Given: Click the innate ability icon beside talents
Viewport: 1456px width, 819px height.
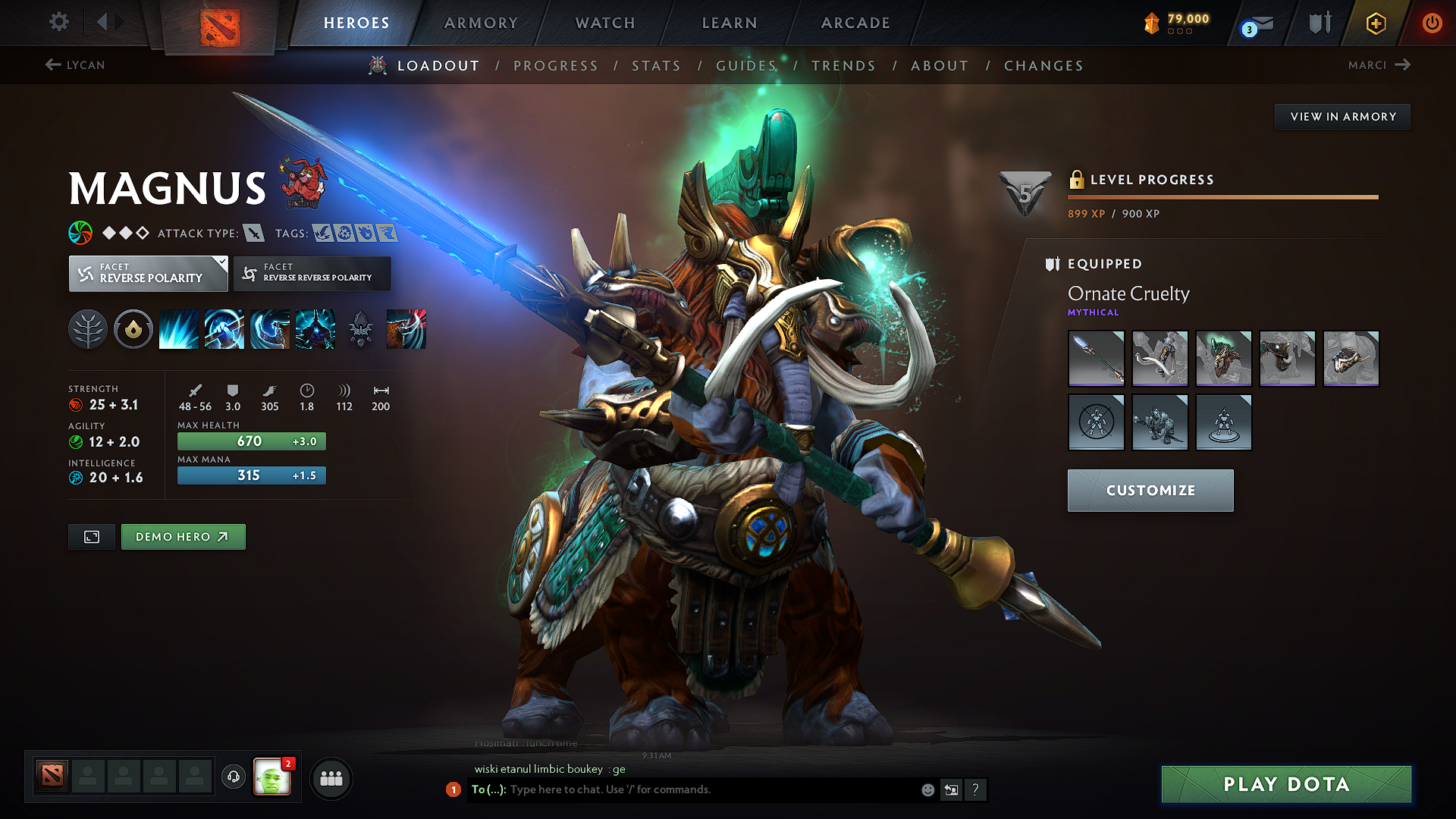Looking at the screenshot, I should point(133,328).
